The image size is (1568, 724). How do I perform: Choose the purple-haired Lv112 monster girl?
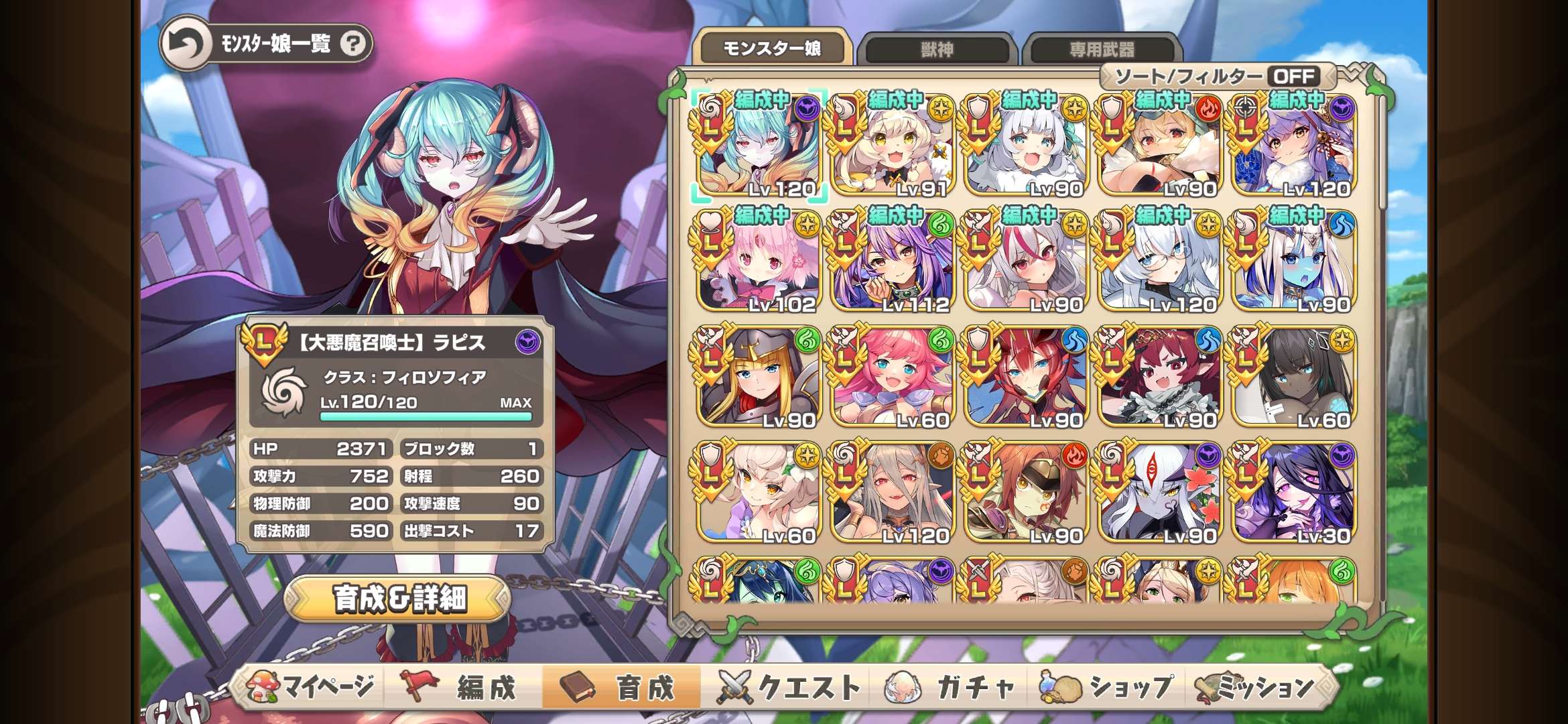click(x=893, y=261)
